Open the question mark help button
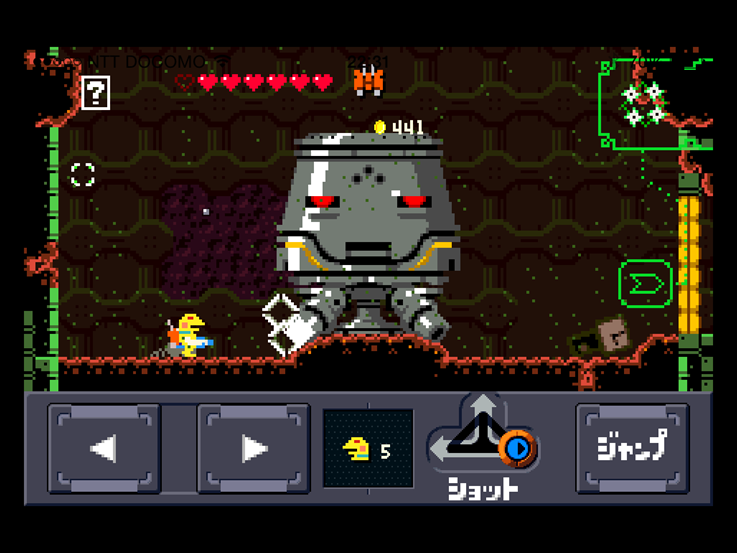This screenshot has width=737, height=553. point(95,94)
